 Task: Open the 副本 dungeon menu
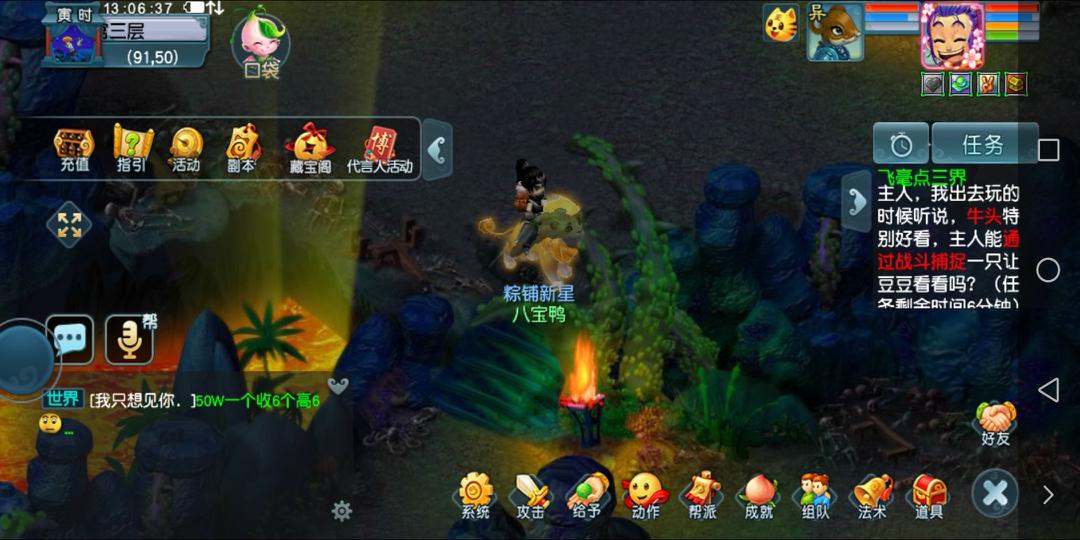[x=242, y=149]
